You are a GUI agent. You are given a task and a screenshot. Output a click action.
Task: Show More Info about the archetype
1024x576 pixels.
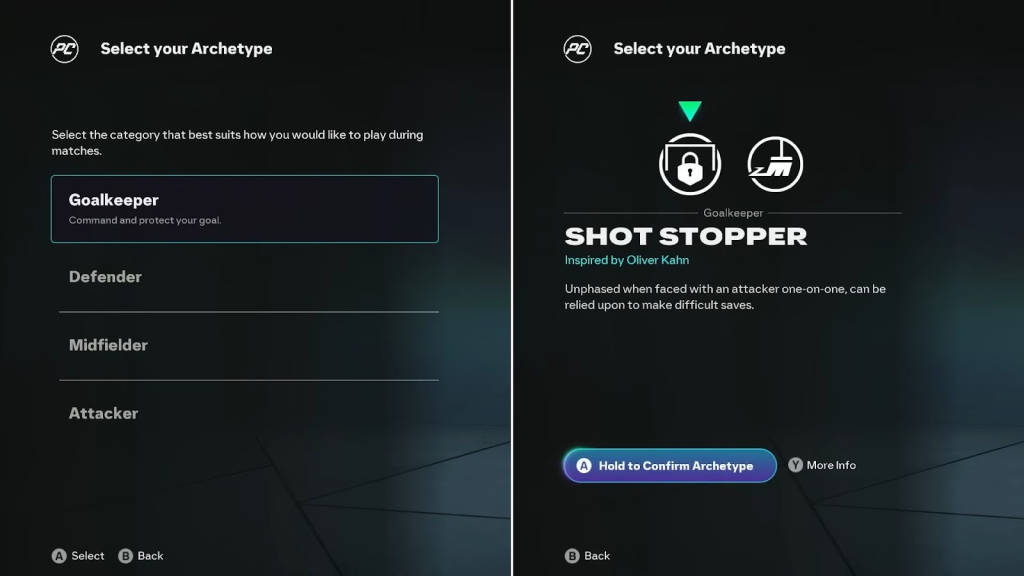tap(822, 465)
